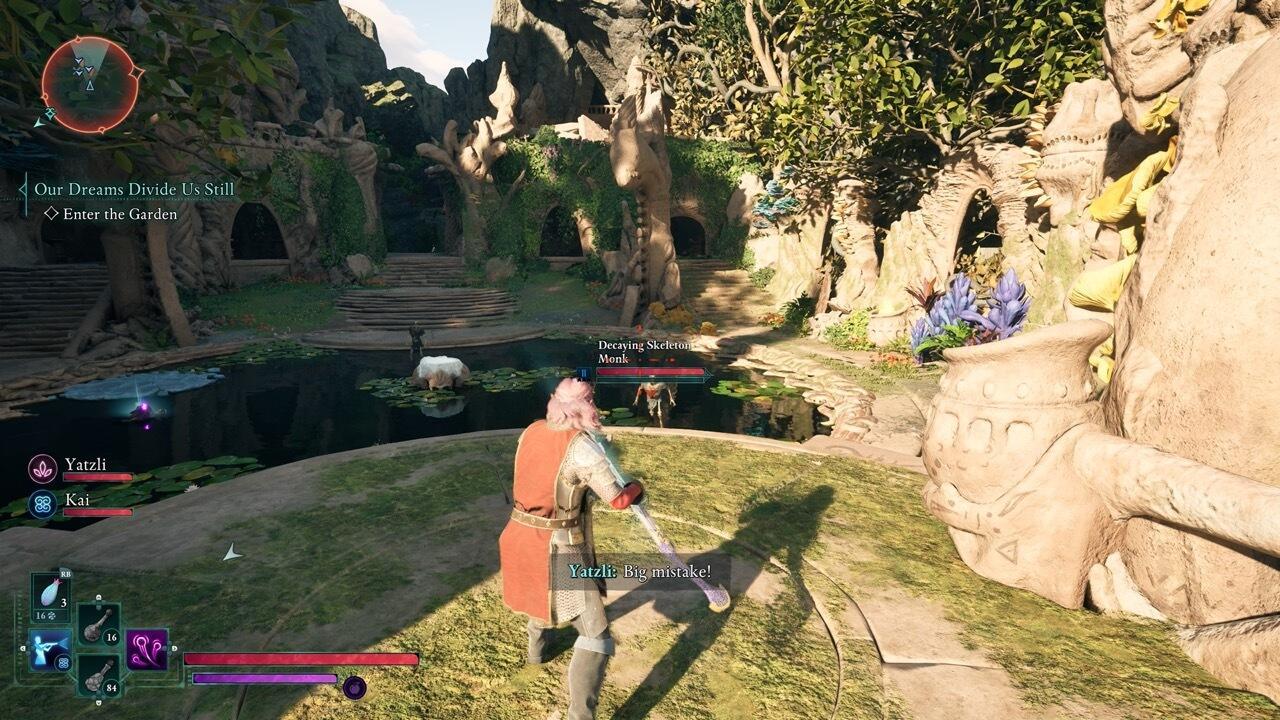Open the purple spell ability icon
The height and width of the screenshot is (720, 1280).
tap(145, 652)
